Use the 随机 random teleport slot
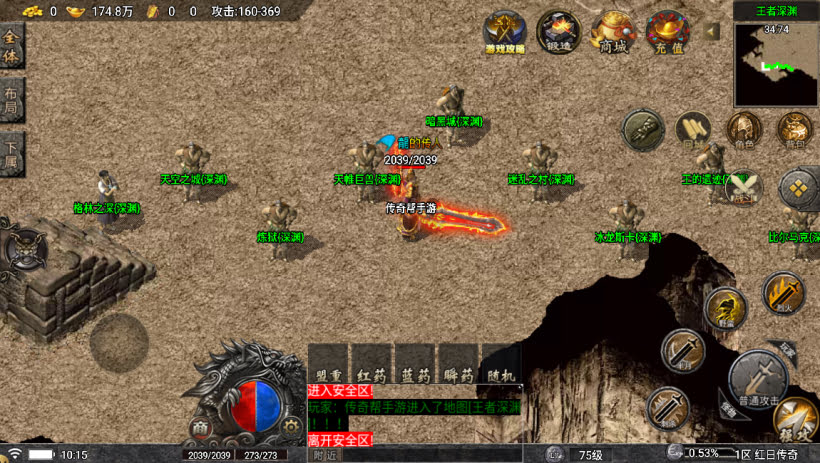This screenshot has height=463, width=820. pos(500,364)
